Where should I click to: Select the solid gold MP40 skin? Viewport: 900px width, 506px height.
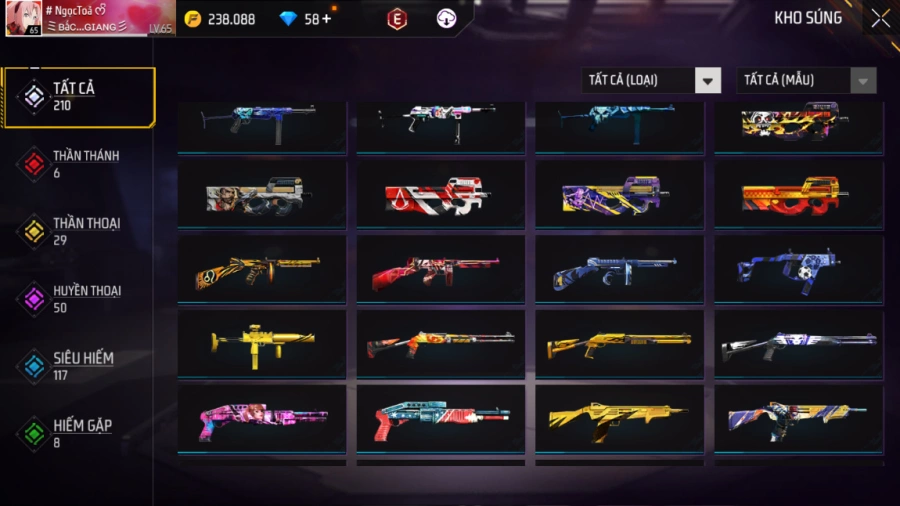point(262,343)
